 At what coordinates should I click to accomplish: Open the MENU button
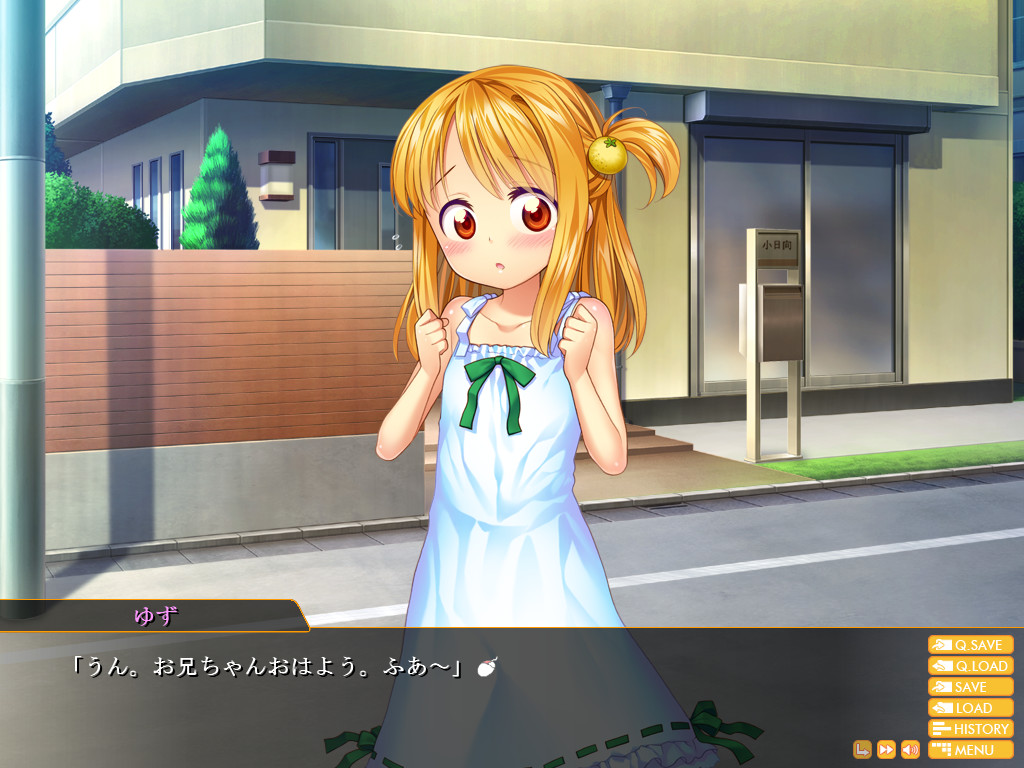coord(970,750)
